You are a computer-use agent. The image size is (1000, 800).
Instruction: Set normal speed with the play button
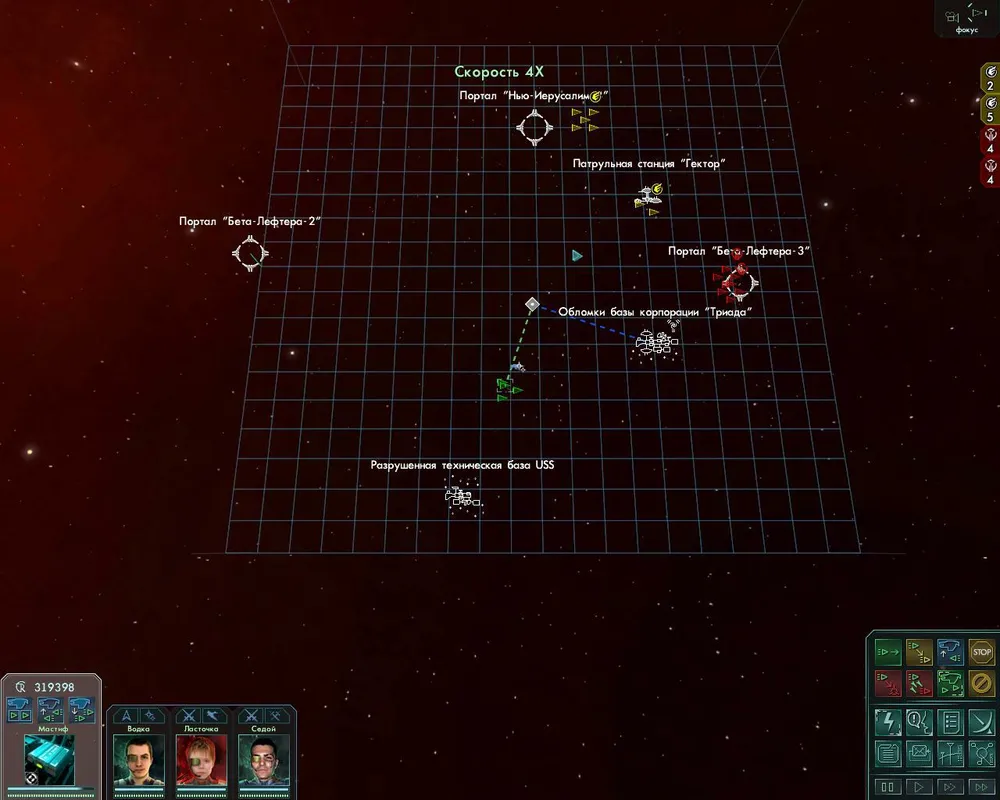pyautogui.click(x=919, y=787)
